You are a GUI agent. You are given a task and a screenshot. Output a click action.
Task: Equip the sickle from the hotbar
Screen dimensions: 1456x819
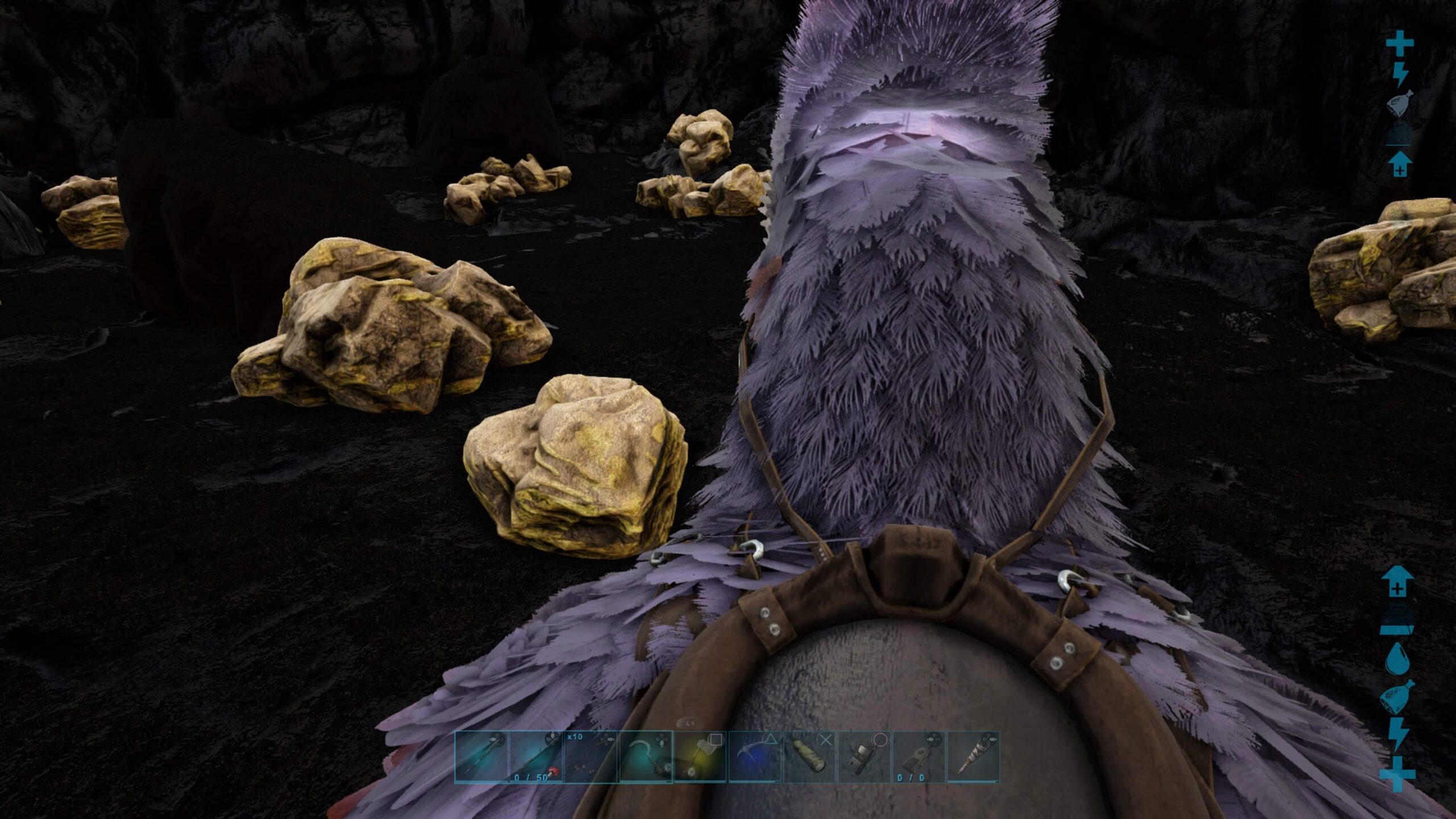coord(645,757)
